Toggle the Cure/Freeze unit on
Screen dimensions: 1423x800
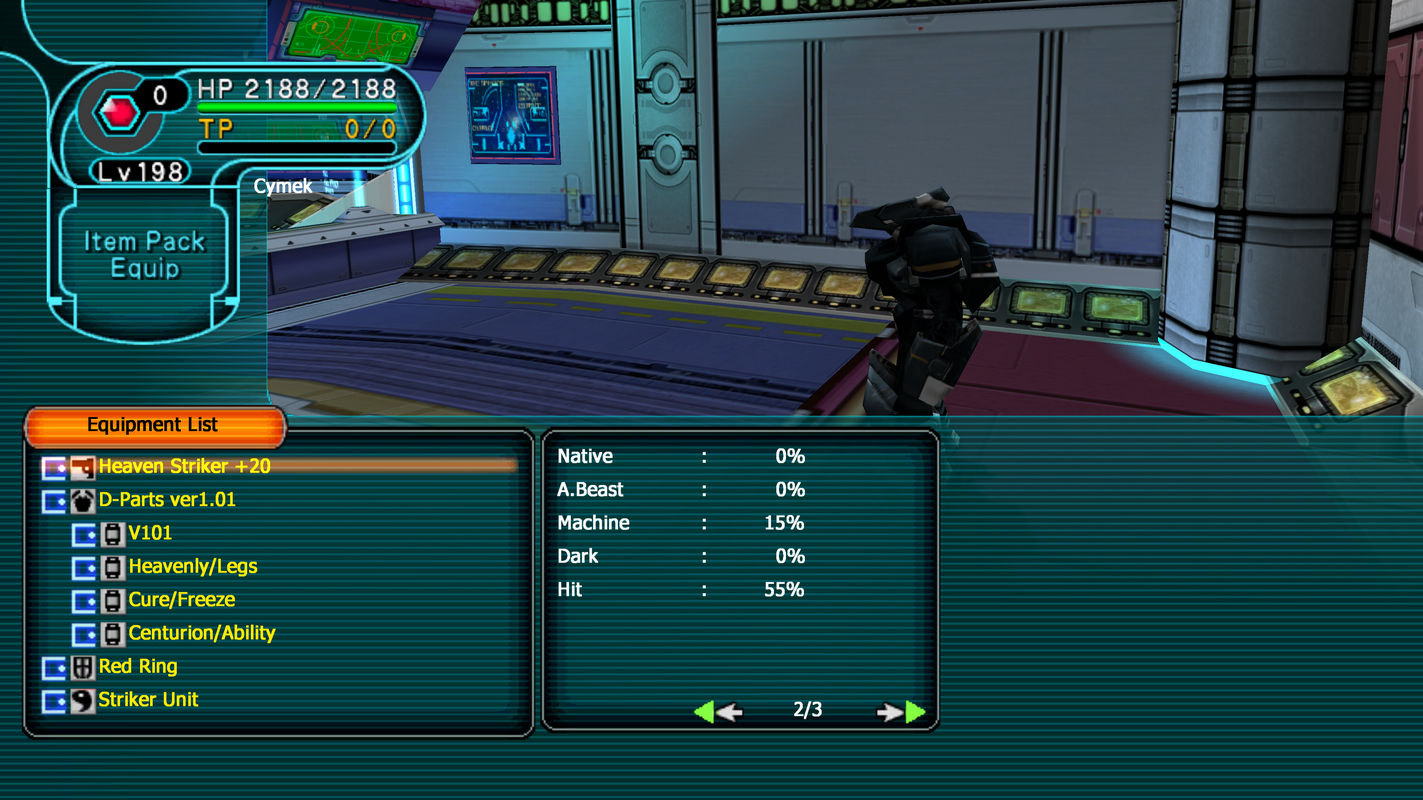click(83, 599)
